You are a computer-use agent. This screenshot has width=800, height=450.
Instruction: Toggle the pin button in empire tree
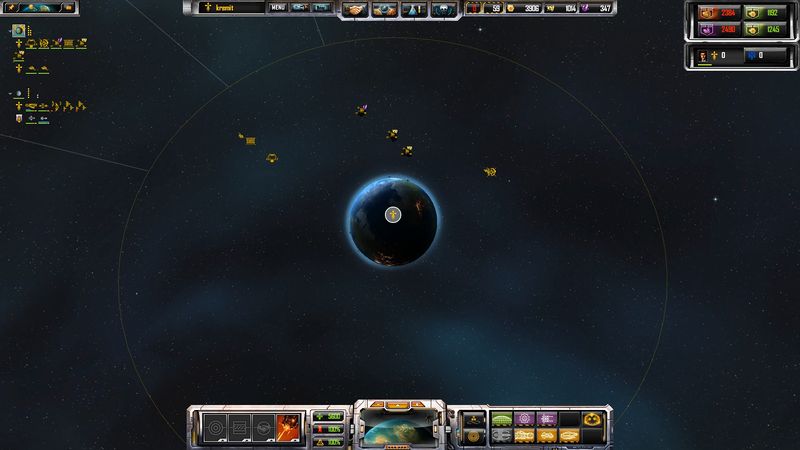pyautogui.click(x=10, y=7)
